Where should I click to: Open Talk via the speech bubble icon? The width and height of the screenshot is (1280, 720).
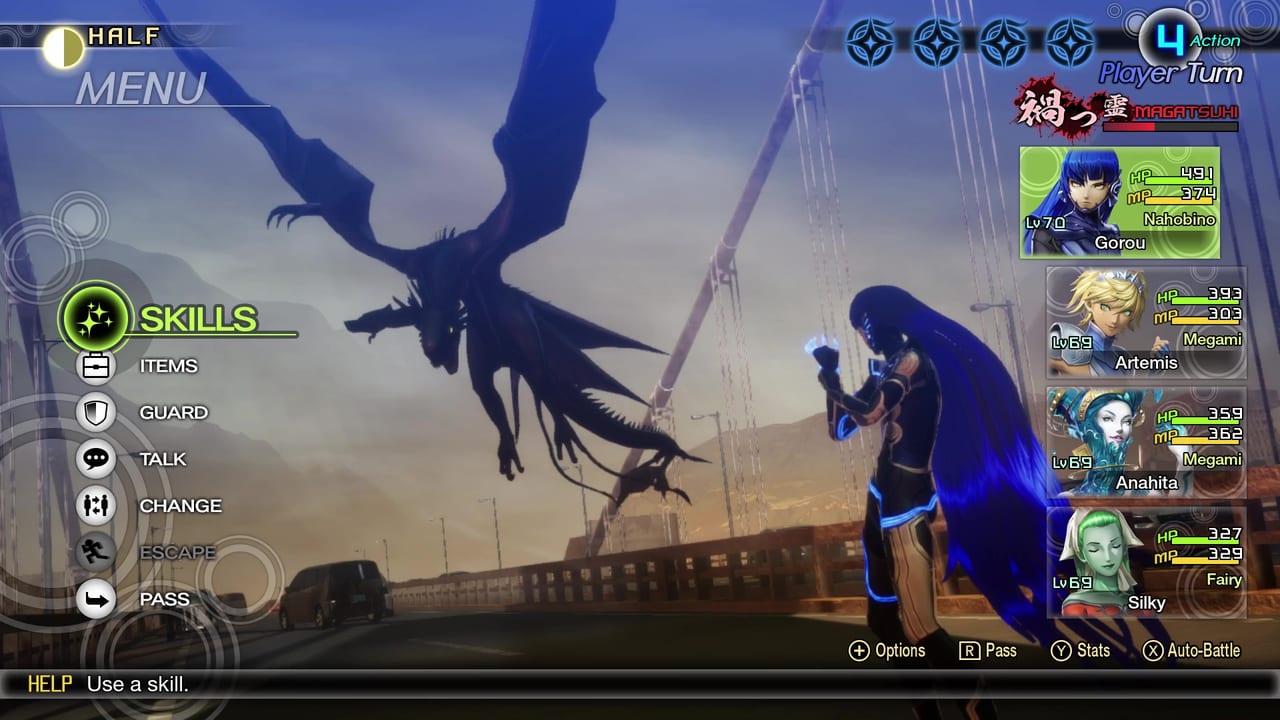click(x=95, y=459)
